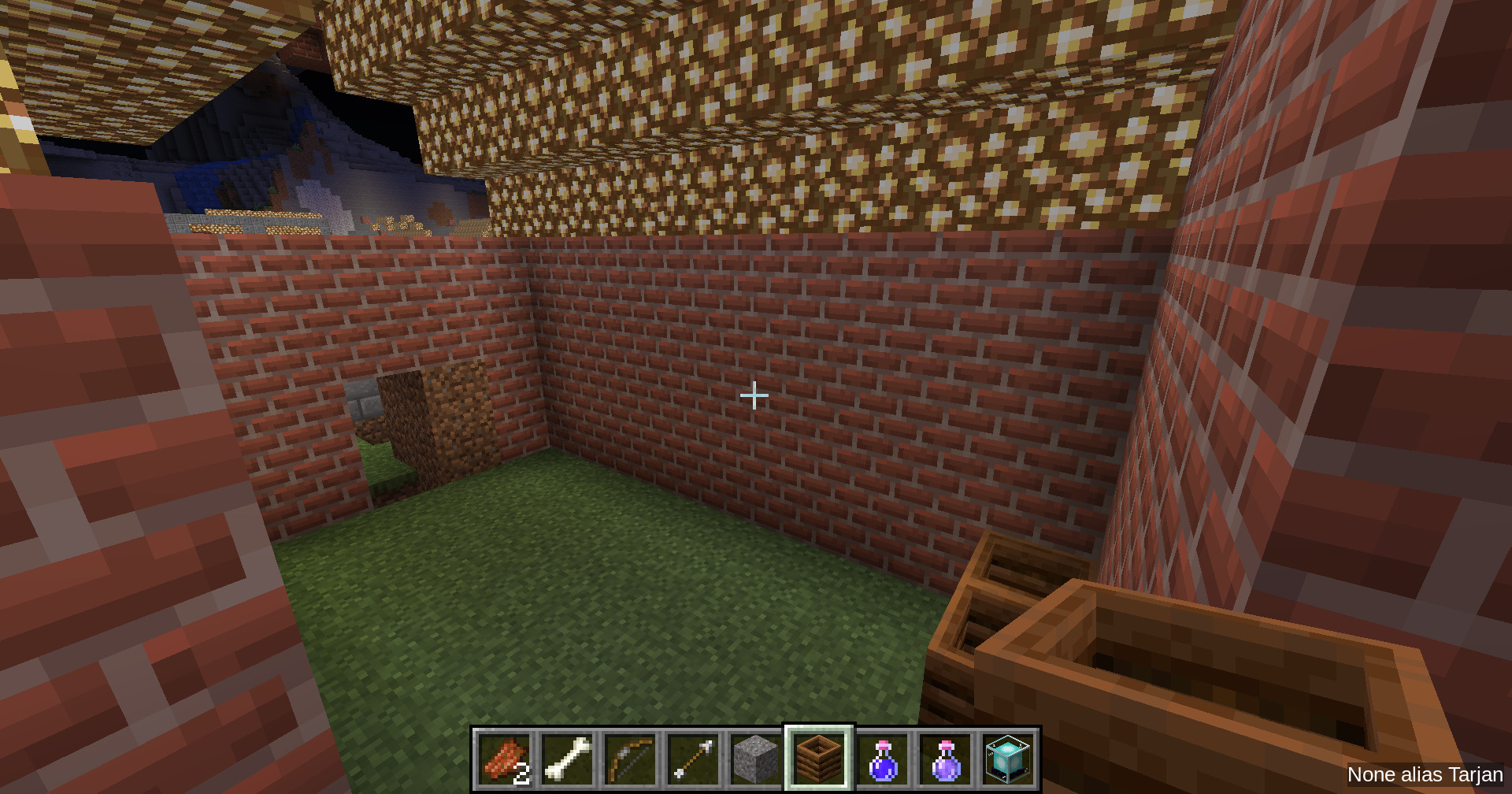Select the arrow hotbar slot

coord(694,759)
